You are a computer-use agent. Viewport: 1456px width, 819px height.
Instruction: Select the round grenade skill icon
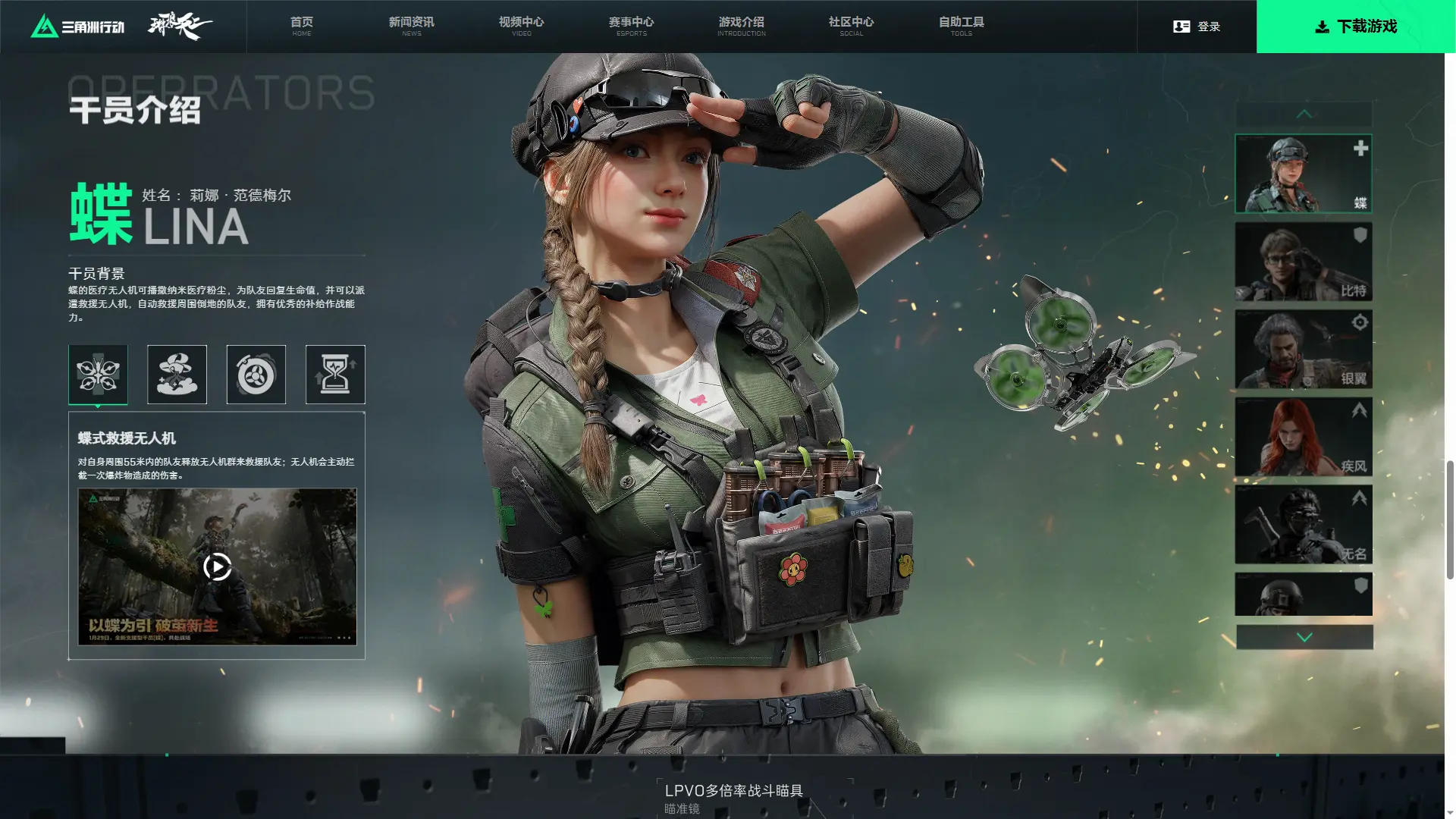(x=256, y=375)
